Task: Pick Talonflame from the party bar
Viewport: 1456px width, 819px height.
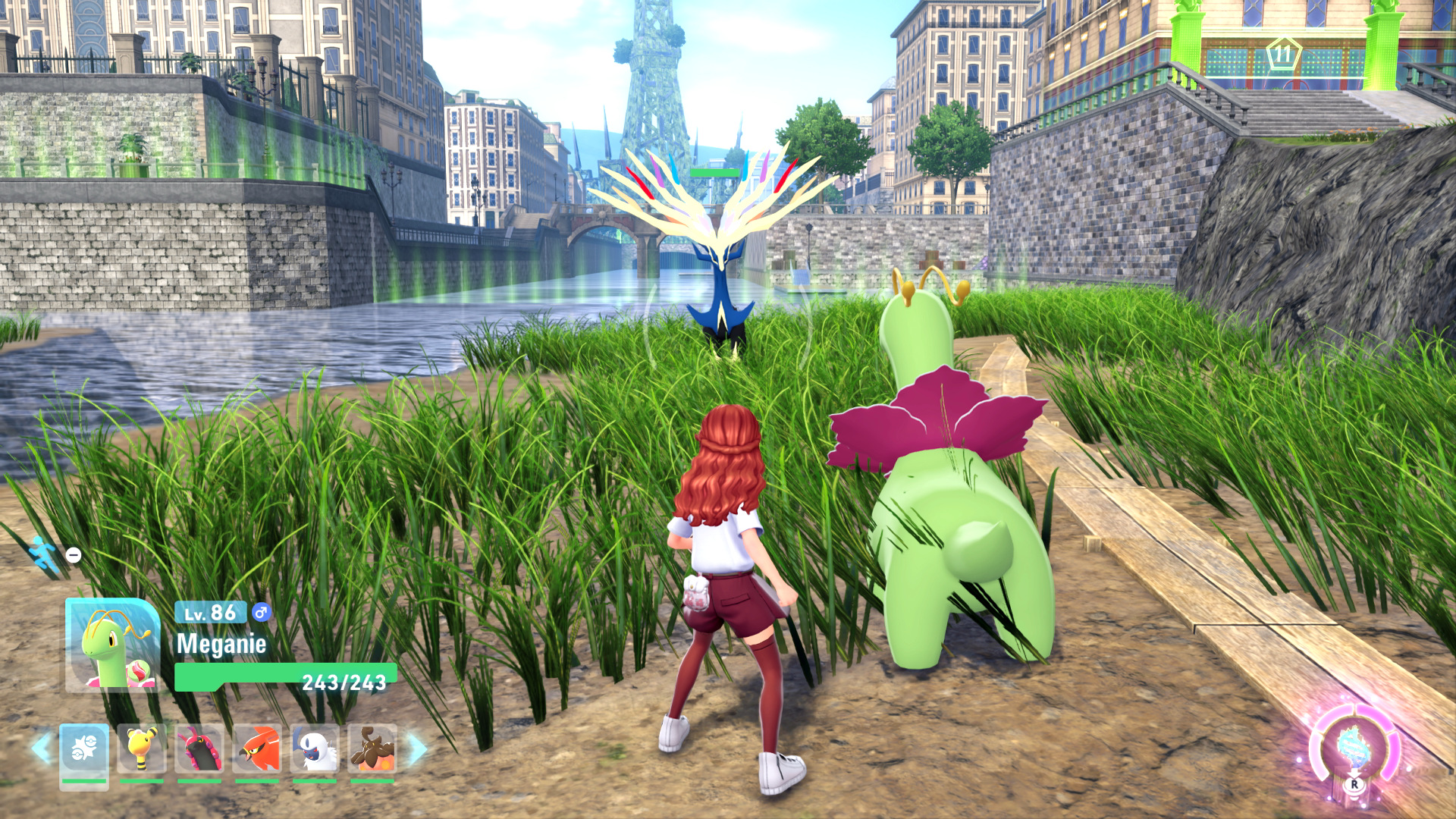Action: [257, 749]
